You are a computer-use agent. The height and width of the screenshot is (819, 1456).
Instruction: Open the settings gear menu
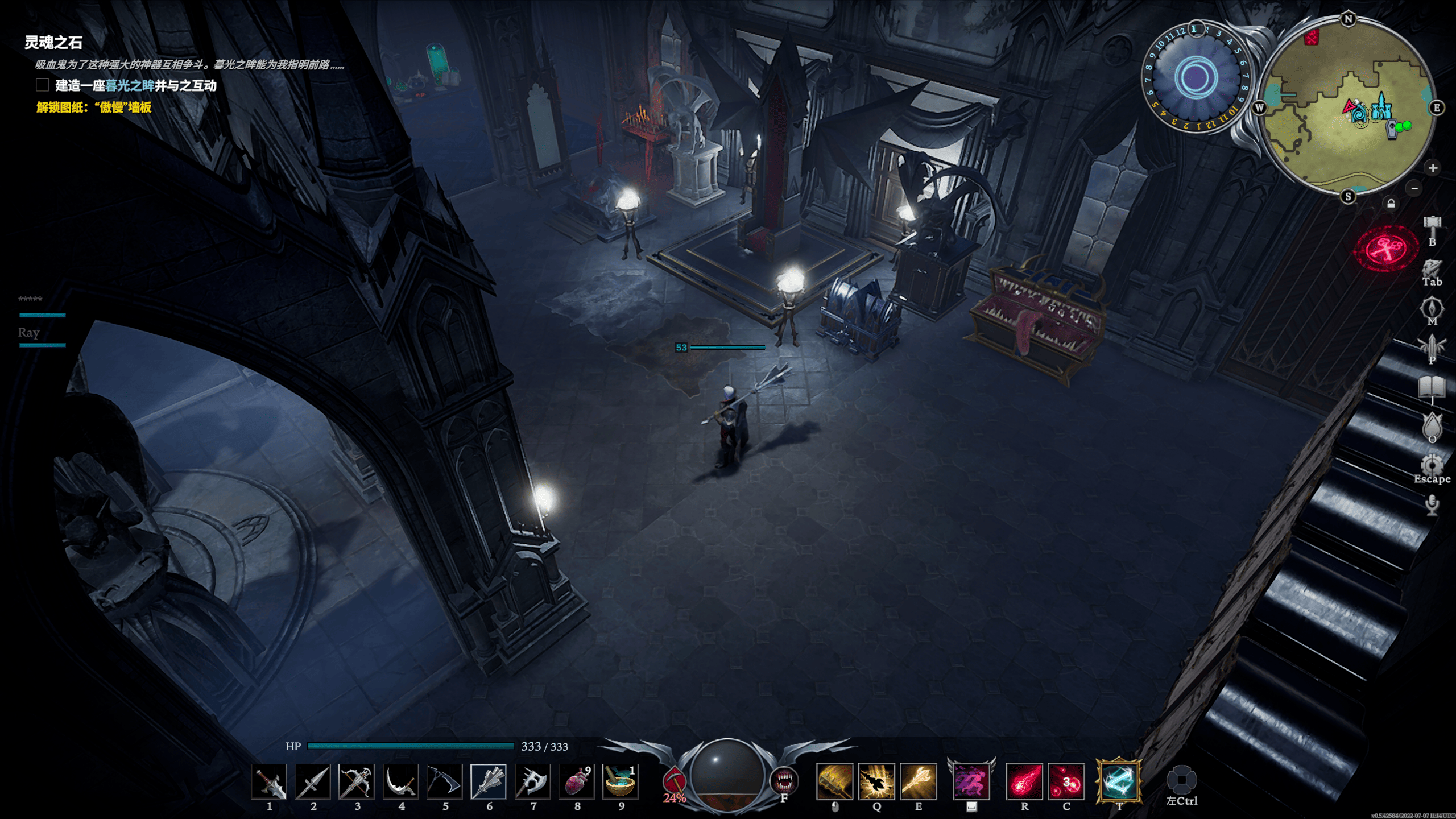click(x=1432, y=465)
